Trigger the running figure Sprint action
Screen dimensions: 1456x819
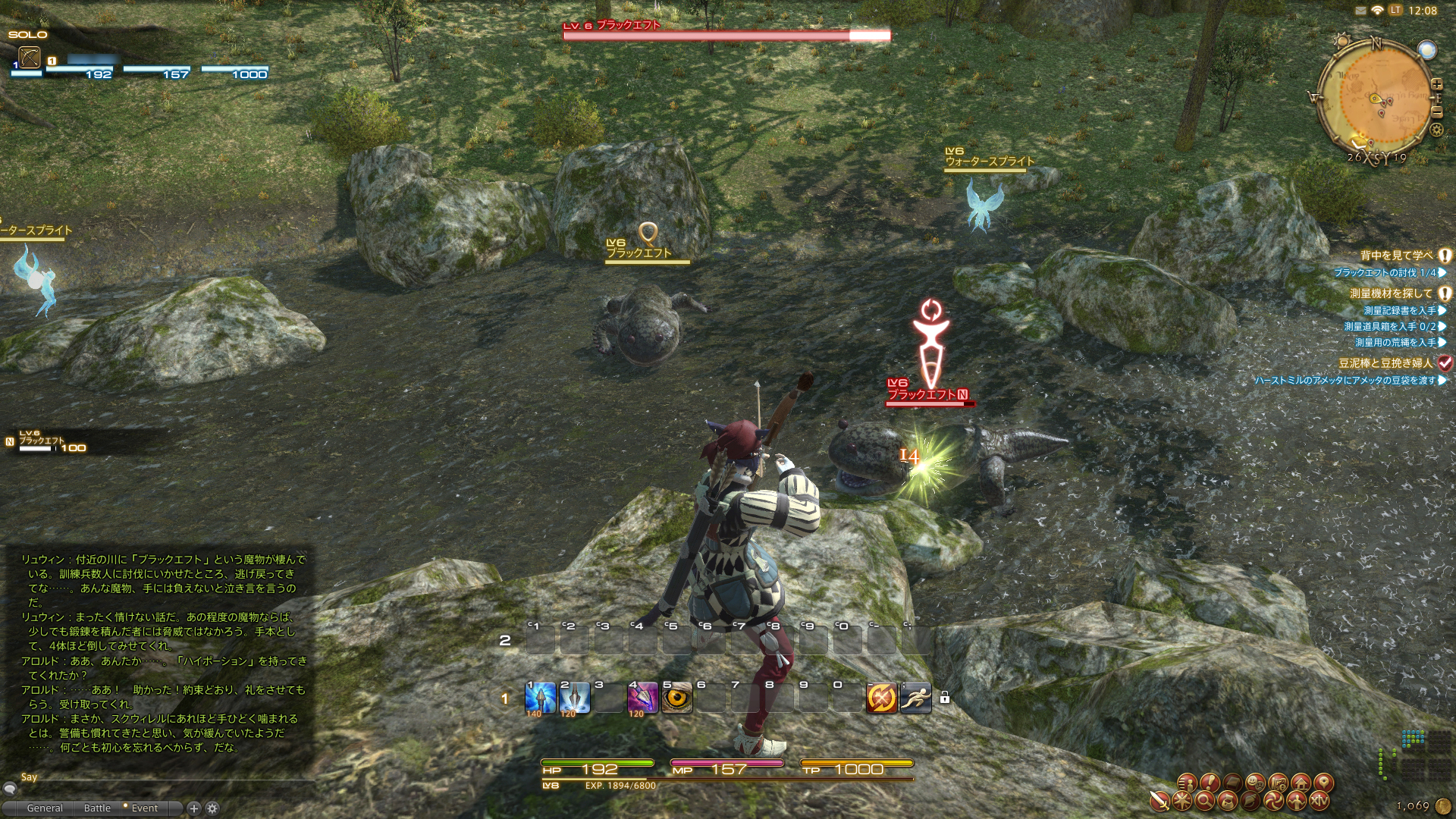pos(915,698)
